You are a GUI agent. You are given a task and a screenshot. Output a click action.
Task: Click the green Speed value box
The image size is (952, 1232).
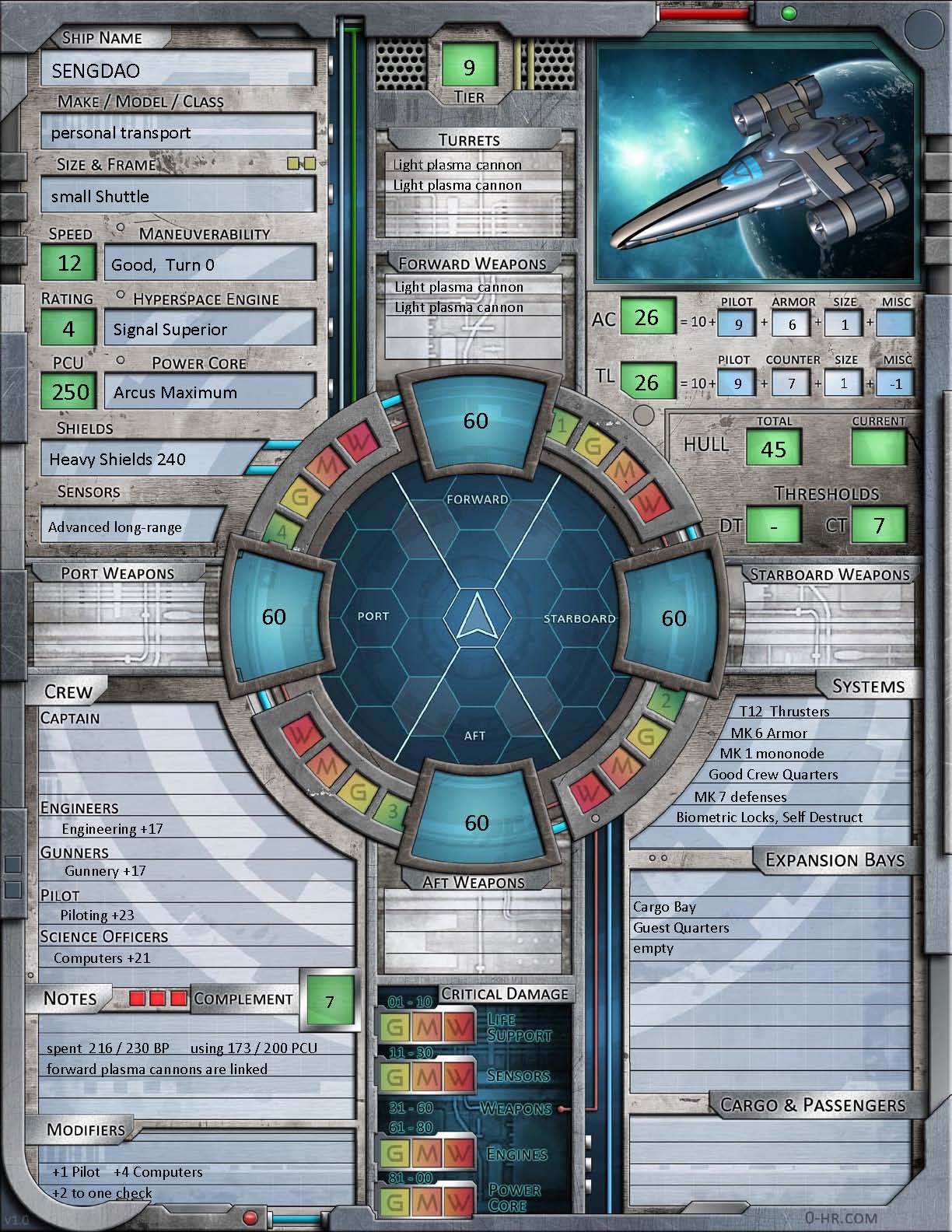(x=69, y=263)
